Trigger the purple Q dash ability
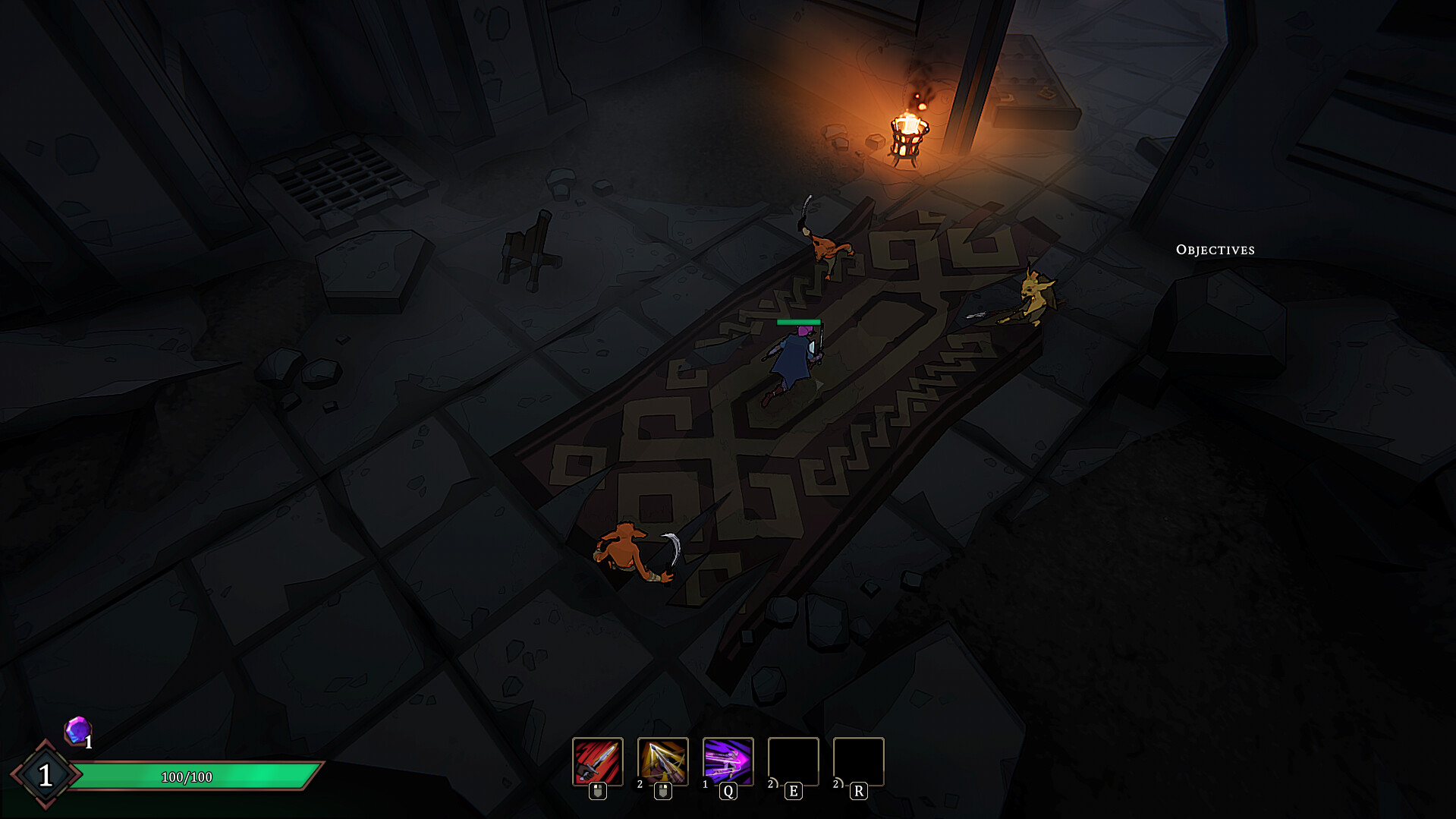The height and width of the screenshot is (819, 1456). [727, 763]
